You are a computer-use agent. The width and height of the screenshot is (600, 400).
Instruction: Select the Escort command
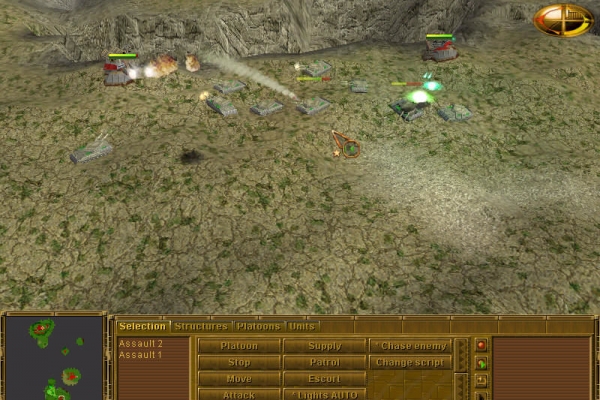pos(324,379)
